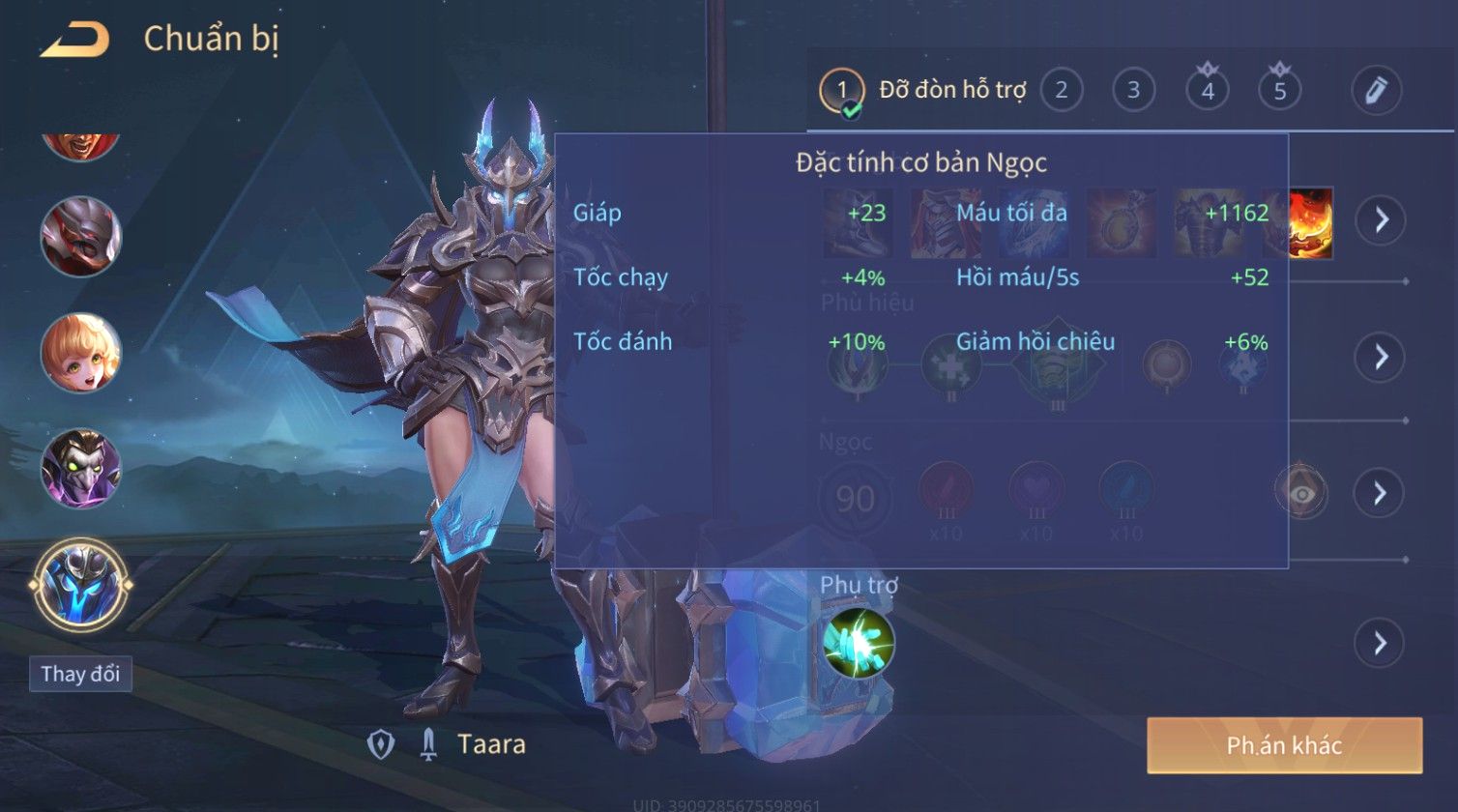Switch to loadout preset 3
This screenshot has height=812, width=1458.
click(1133, 91)
